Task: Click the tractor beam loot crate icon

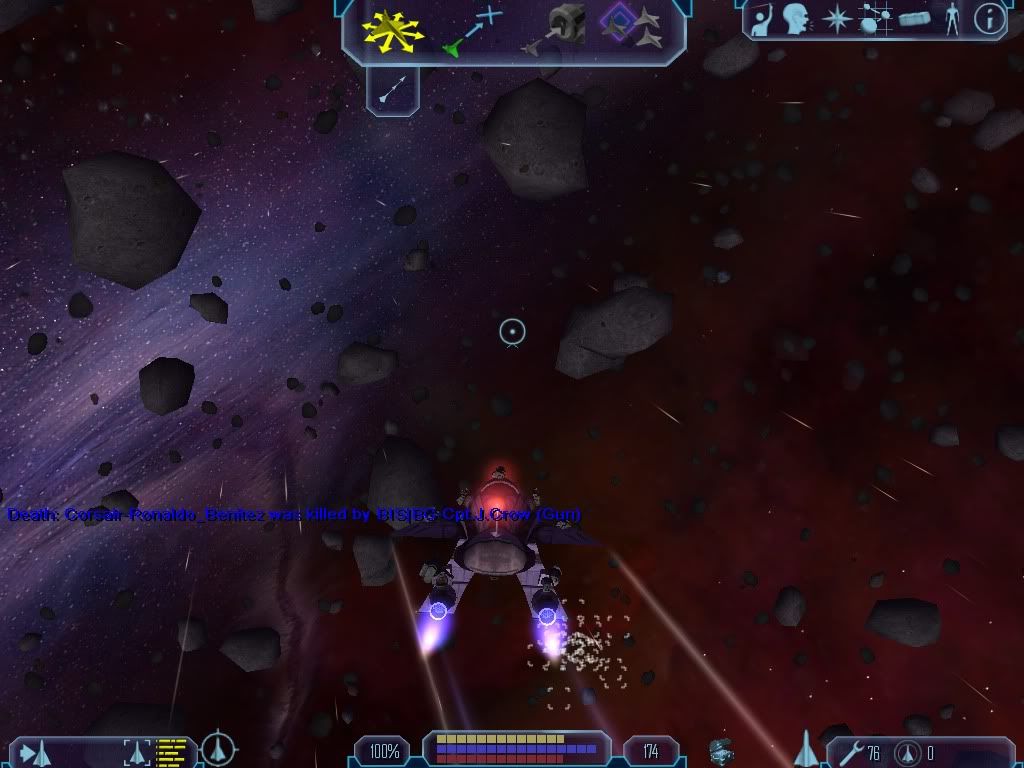Action: pyautogui.click(x=721, y=751)
